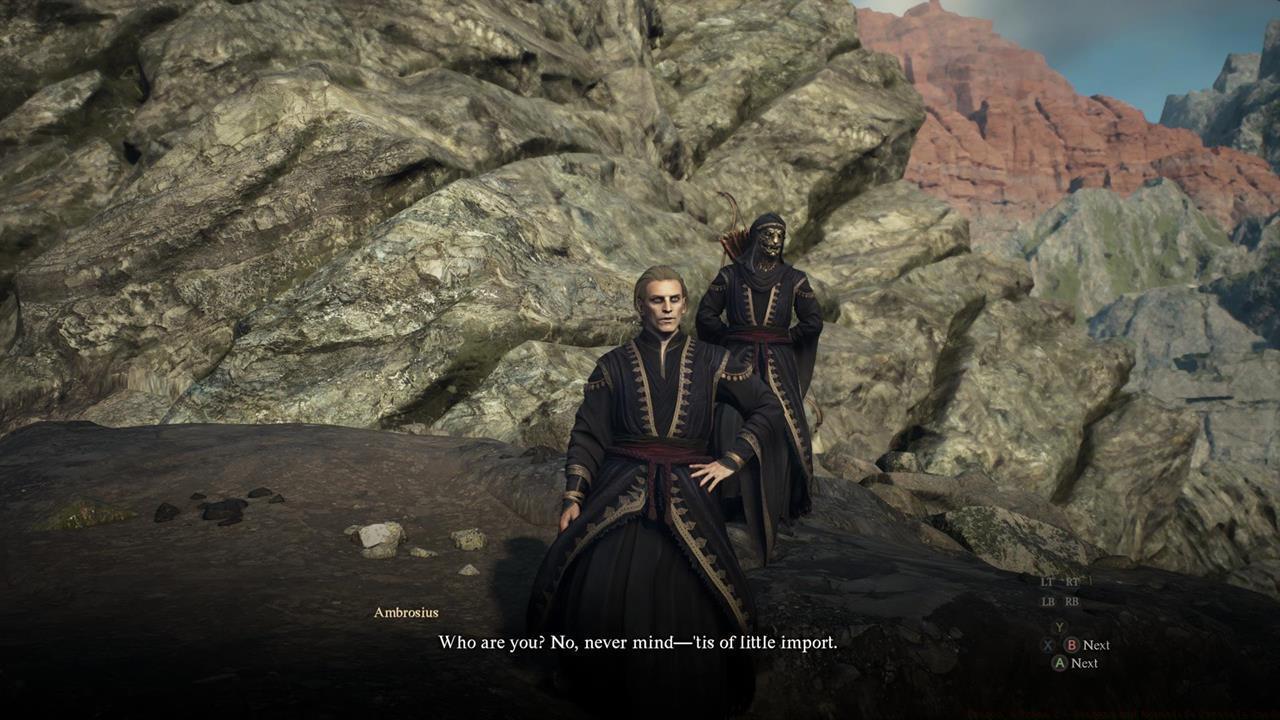The height and width of the screenshot is (720, 1280).
Task: Click the A button prompt icon
Action: [1060, 663]
